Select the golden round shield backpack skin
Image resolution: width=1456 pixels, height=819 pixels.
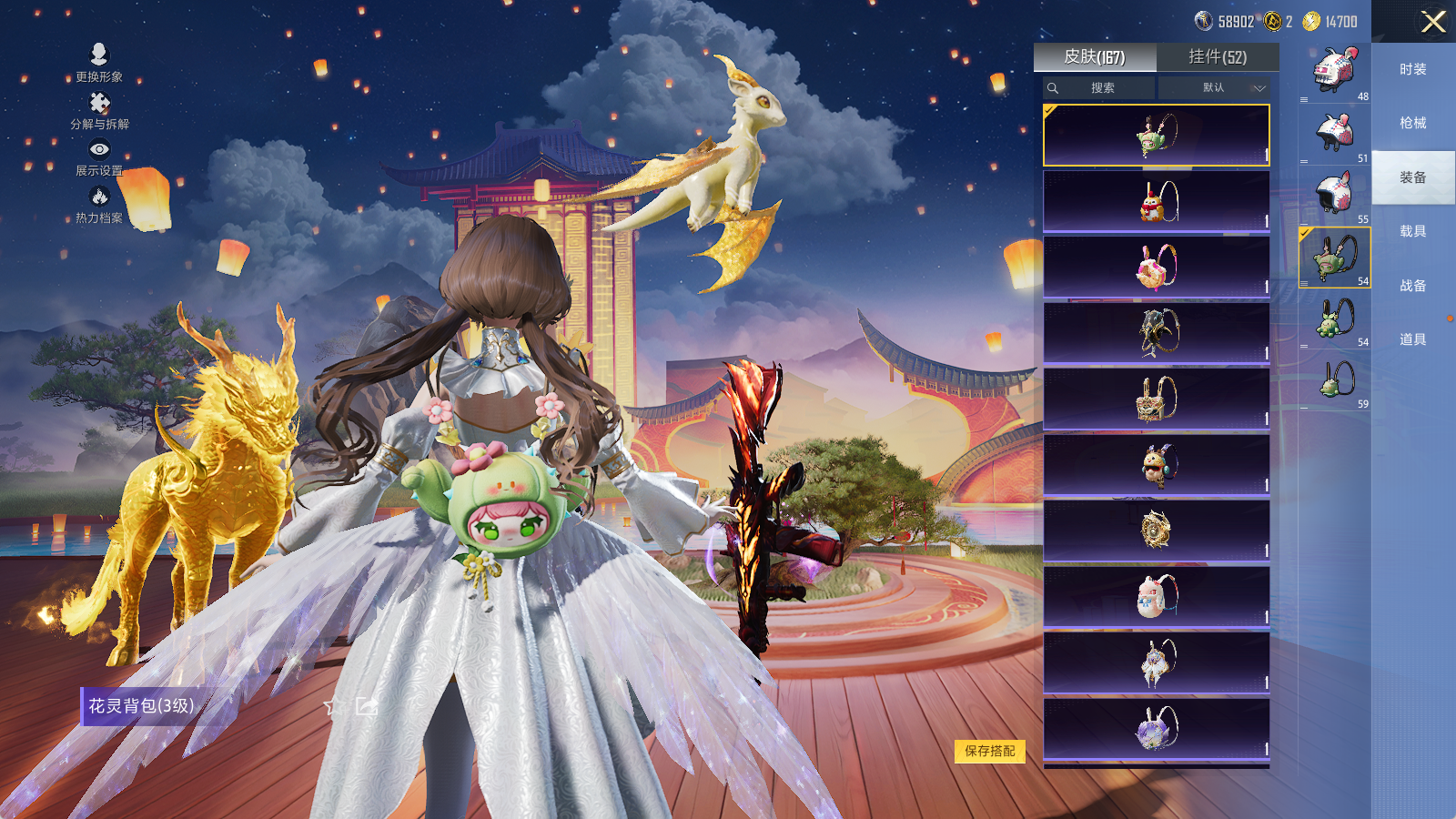coord(1156,531)
